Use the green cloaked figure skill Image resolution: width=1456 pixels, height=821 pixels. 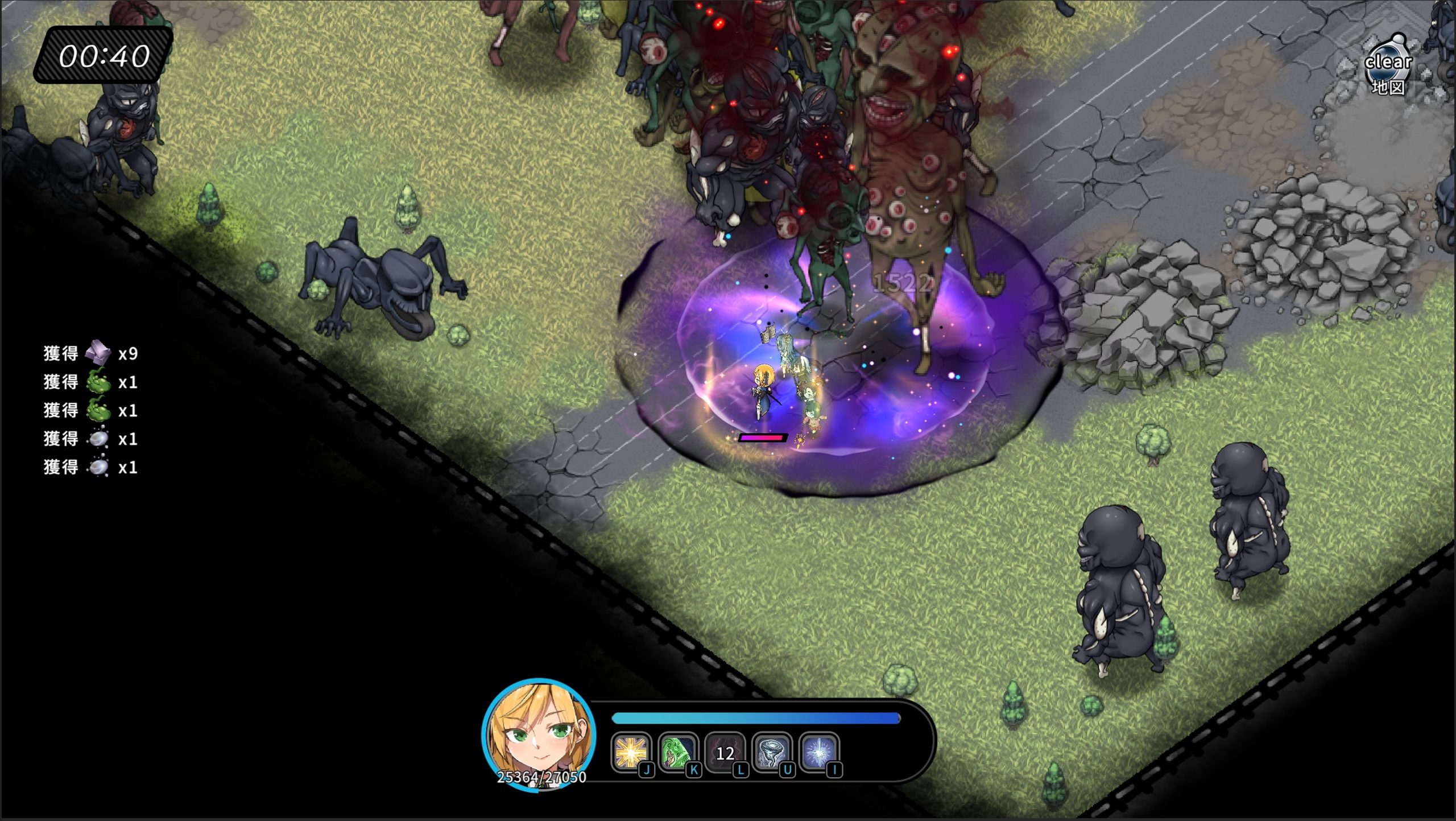[x=677, y=752]
